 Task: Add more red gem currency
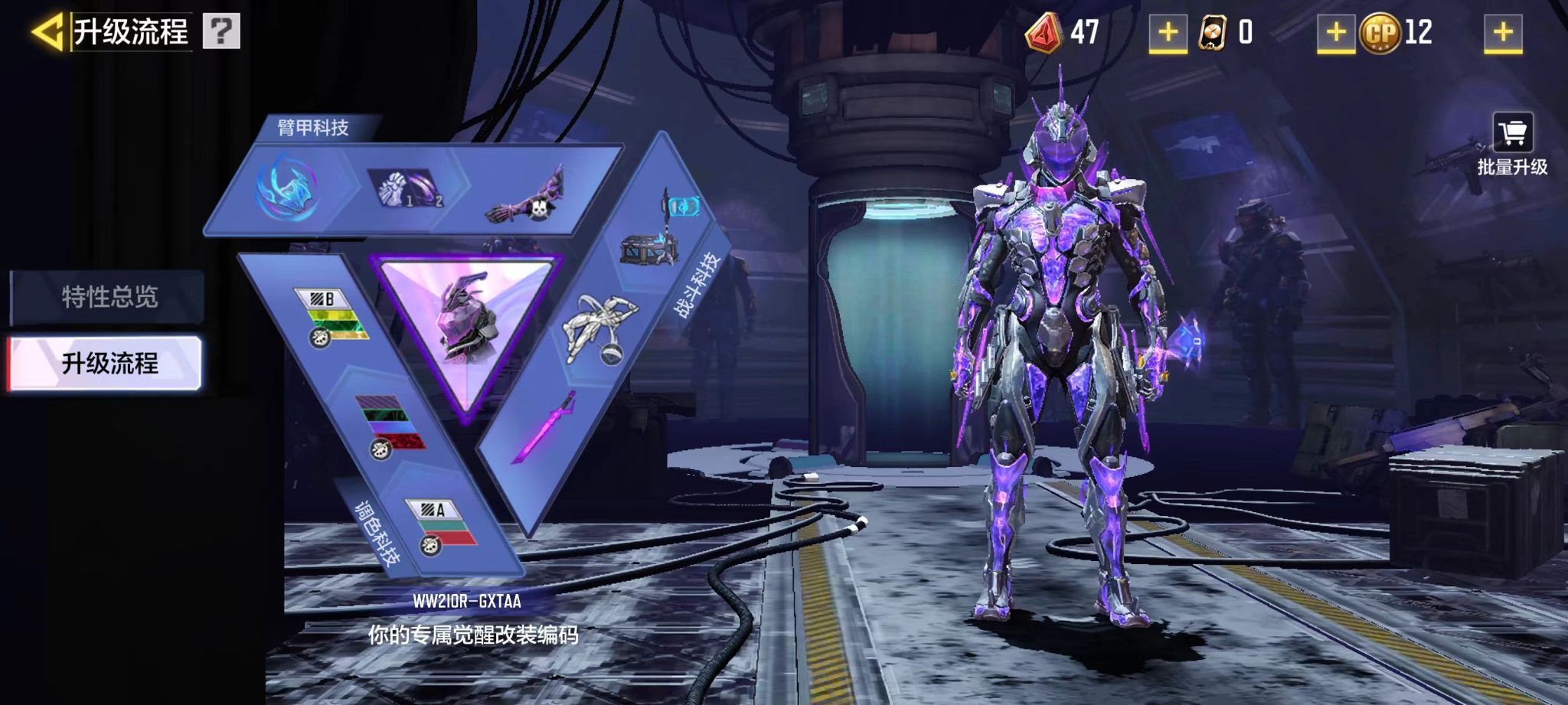click(1168, 33)
